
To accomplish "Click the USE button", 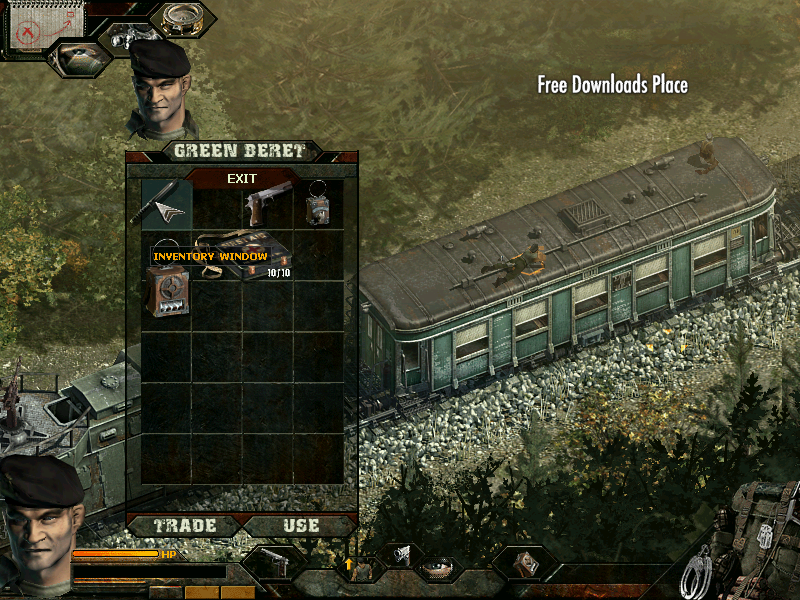I will tap(301, 525).
